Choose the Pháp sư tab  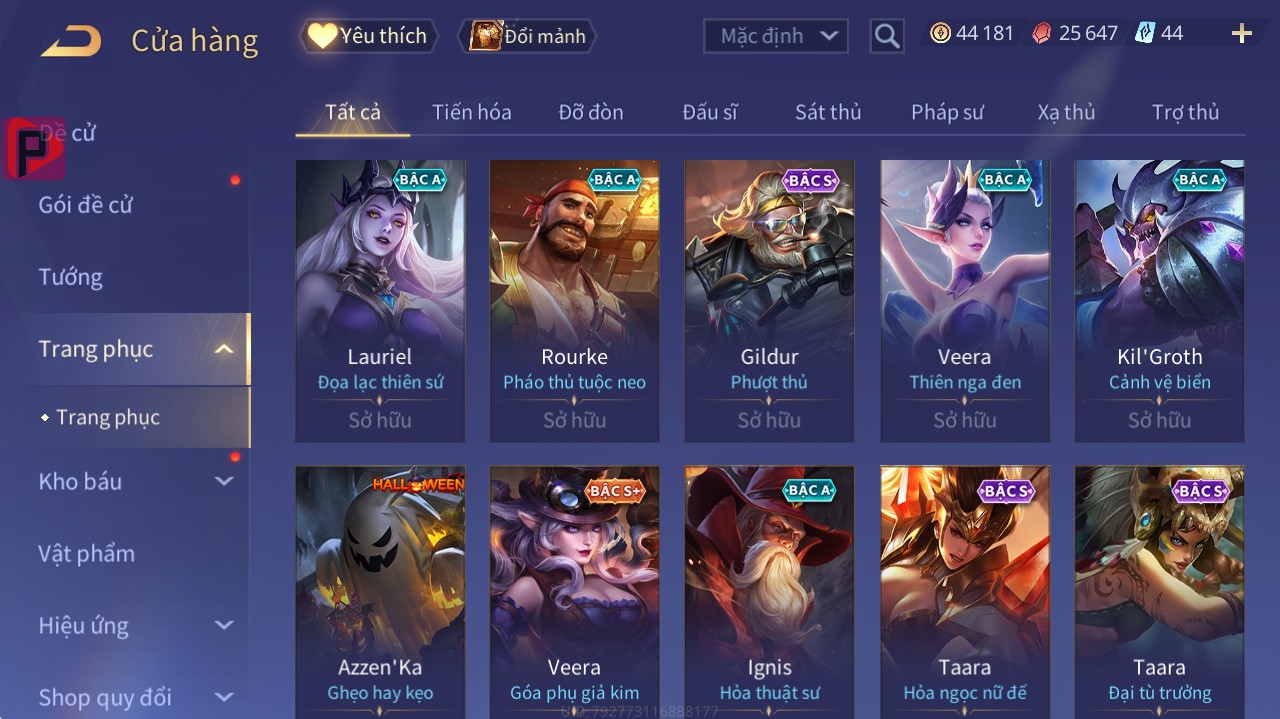947,112
